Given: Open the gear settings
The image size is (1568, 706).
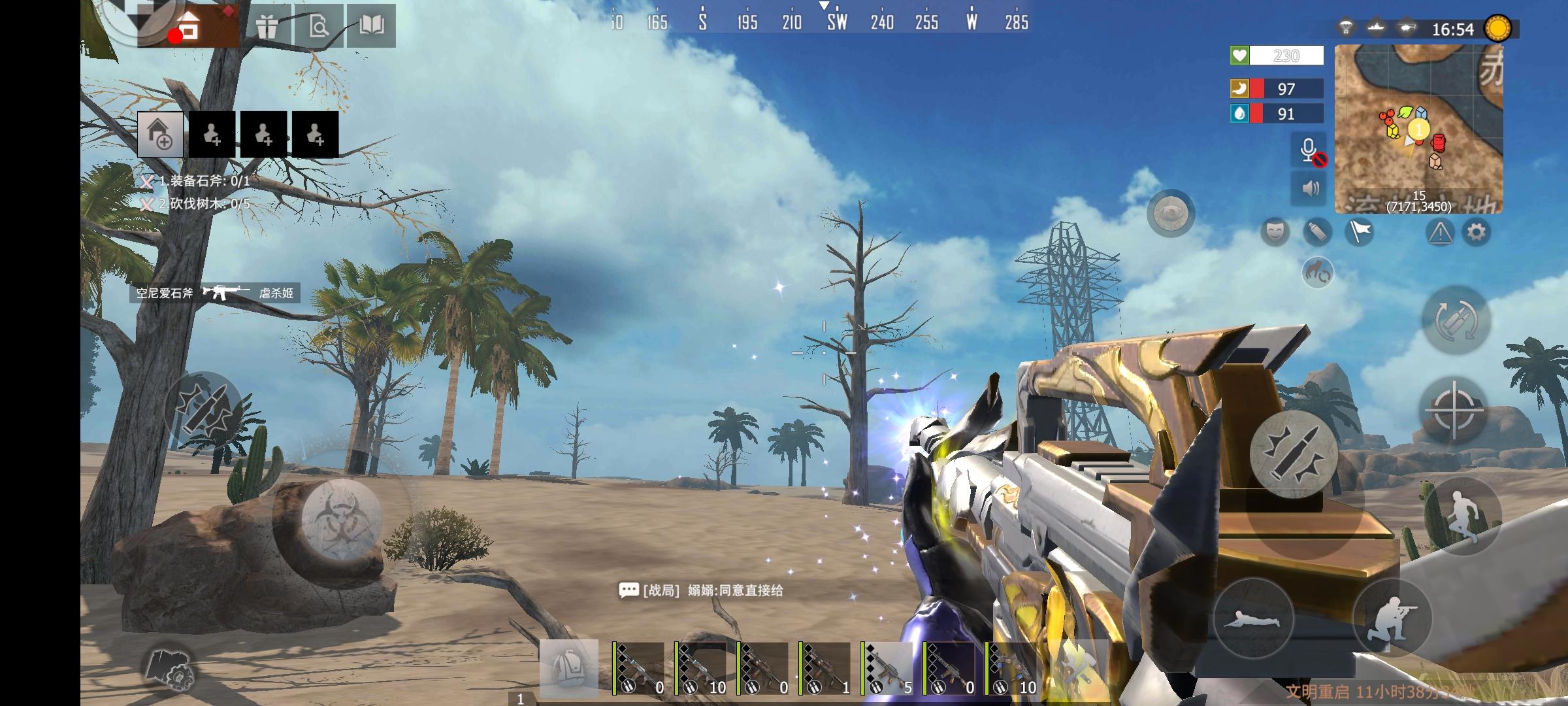Looking at the screenshot, I should point(1477,232).
